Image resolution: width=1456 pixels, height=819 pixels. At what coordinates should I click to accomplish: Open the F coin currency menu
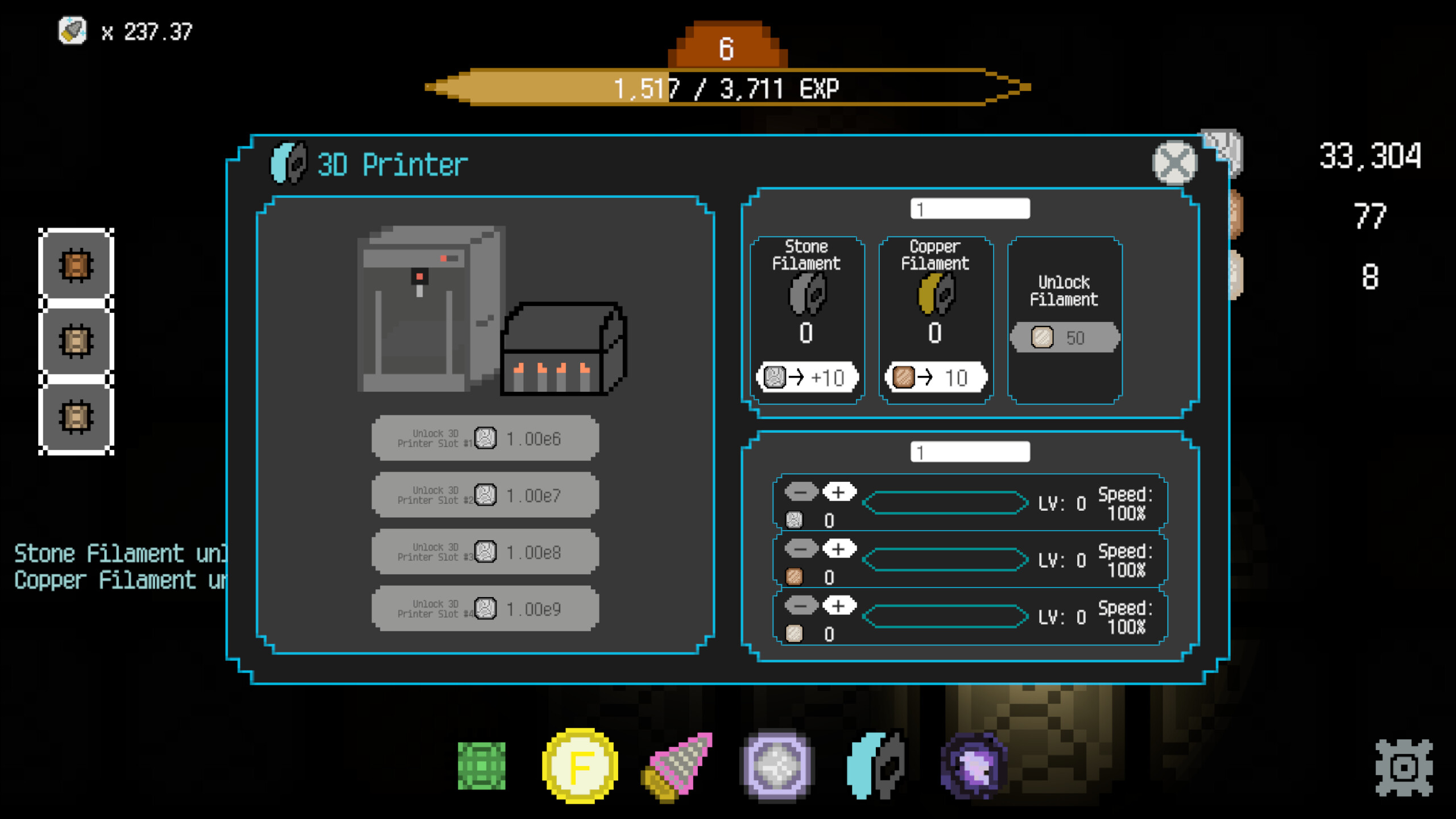579,765
